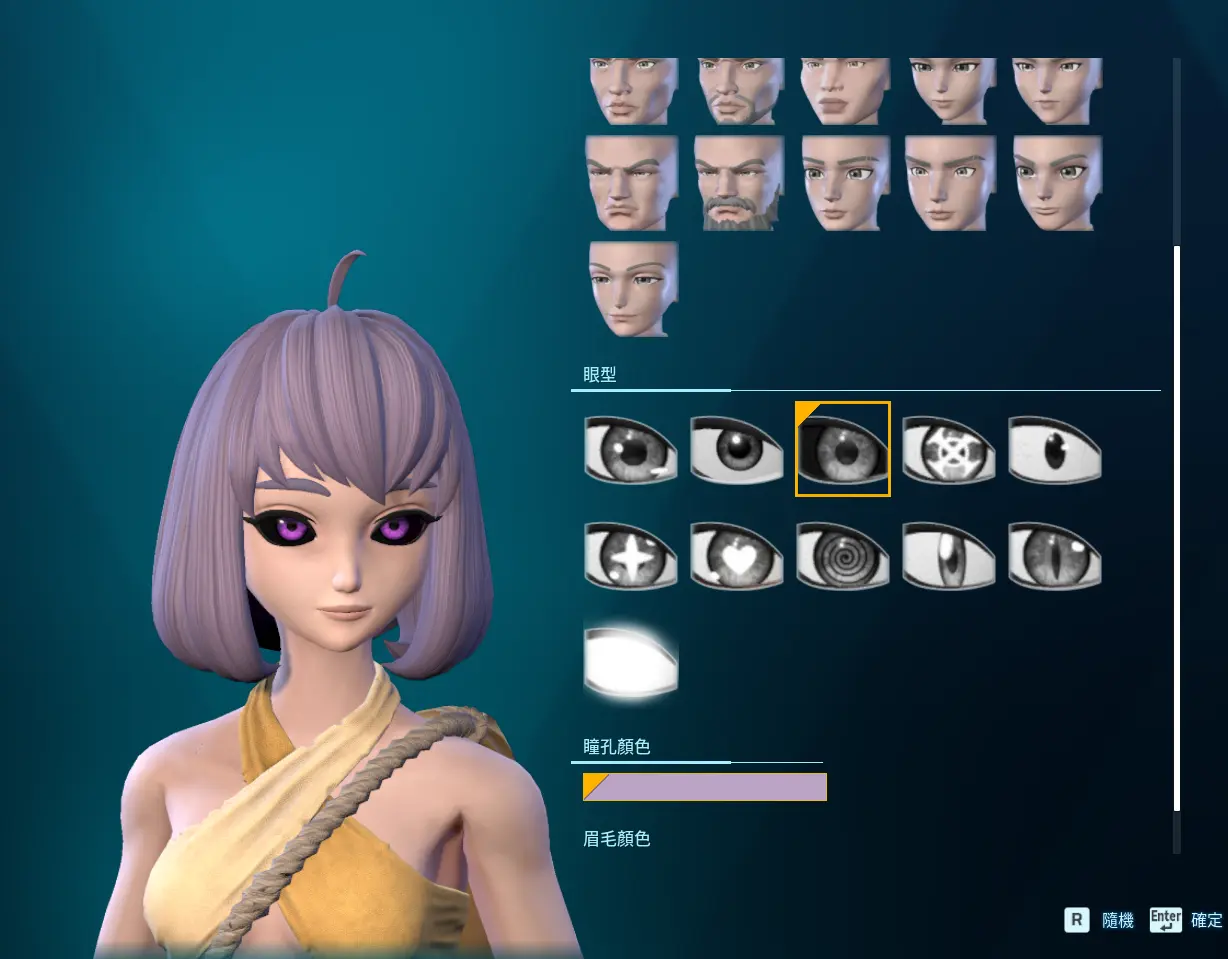Viewport: 1228px width, 959px height.
Task: Choose the bearded gray-mustache face preset
Action: point(738,183)
